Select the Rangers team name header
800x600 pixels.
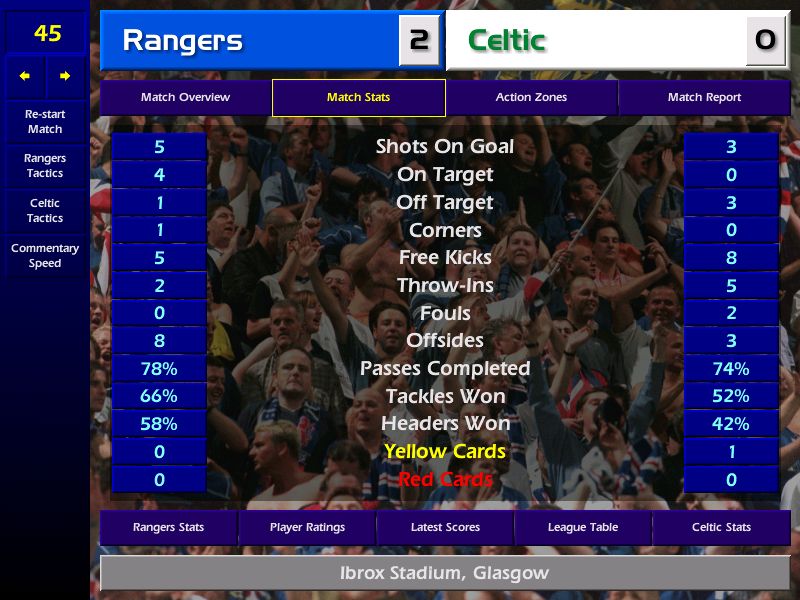(250, 41)
